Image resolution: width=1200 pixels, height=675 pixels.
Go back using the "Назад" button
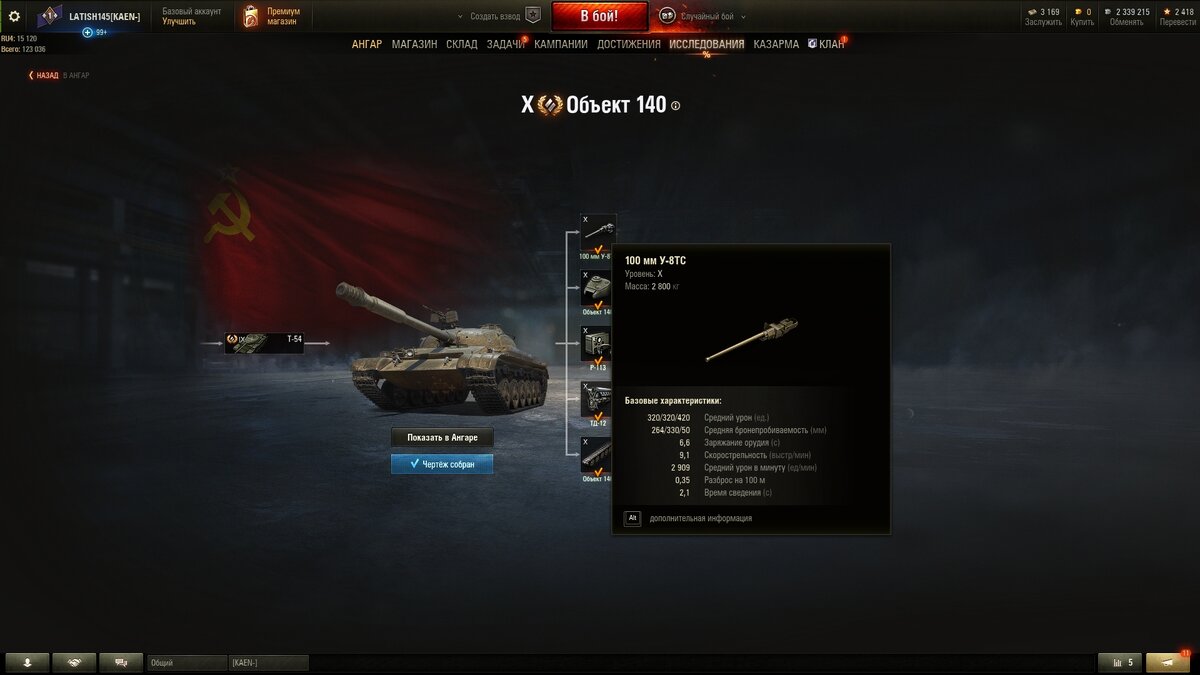45,75
